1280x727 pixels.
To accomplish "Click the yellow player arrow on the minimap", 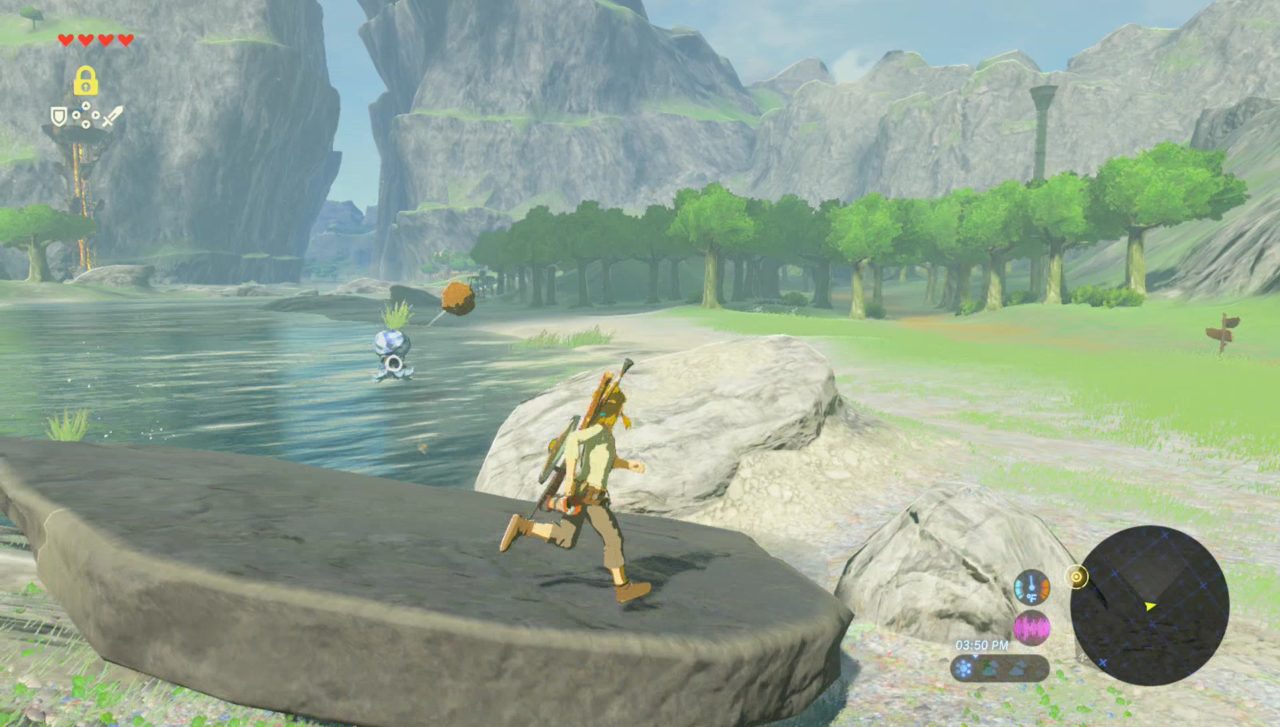I will (1150, 606).
